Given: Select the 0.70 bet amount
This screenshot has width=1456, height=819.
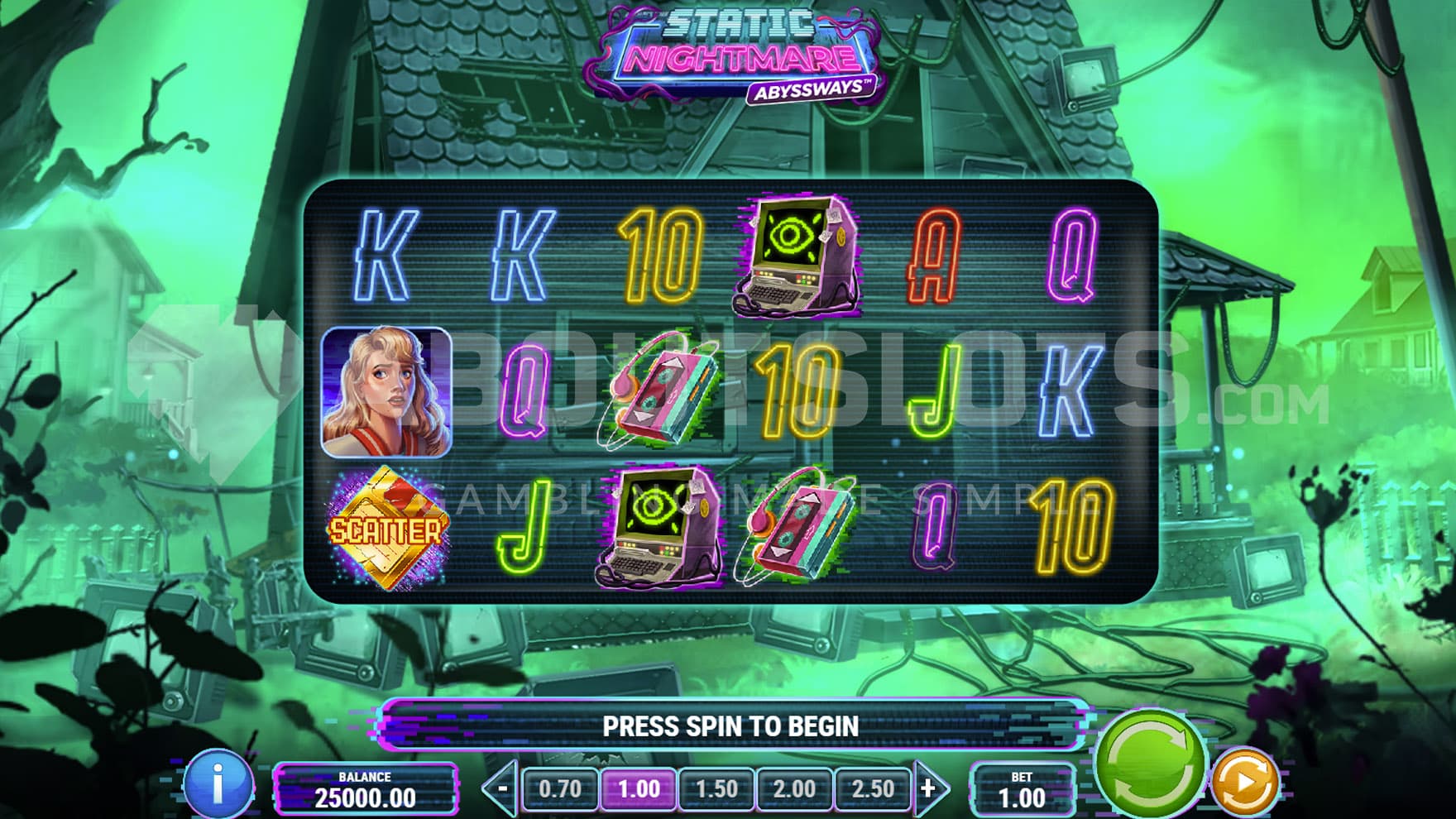Looking at the screenshot, I should coord(560,788).
